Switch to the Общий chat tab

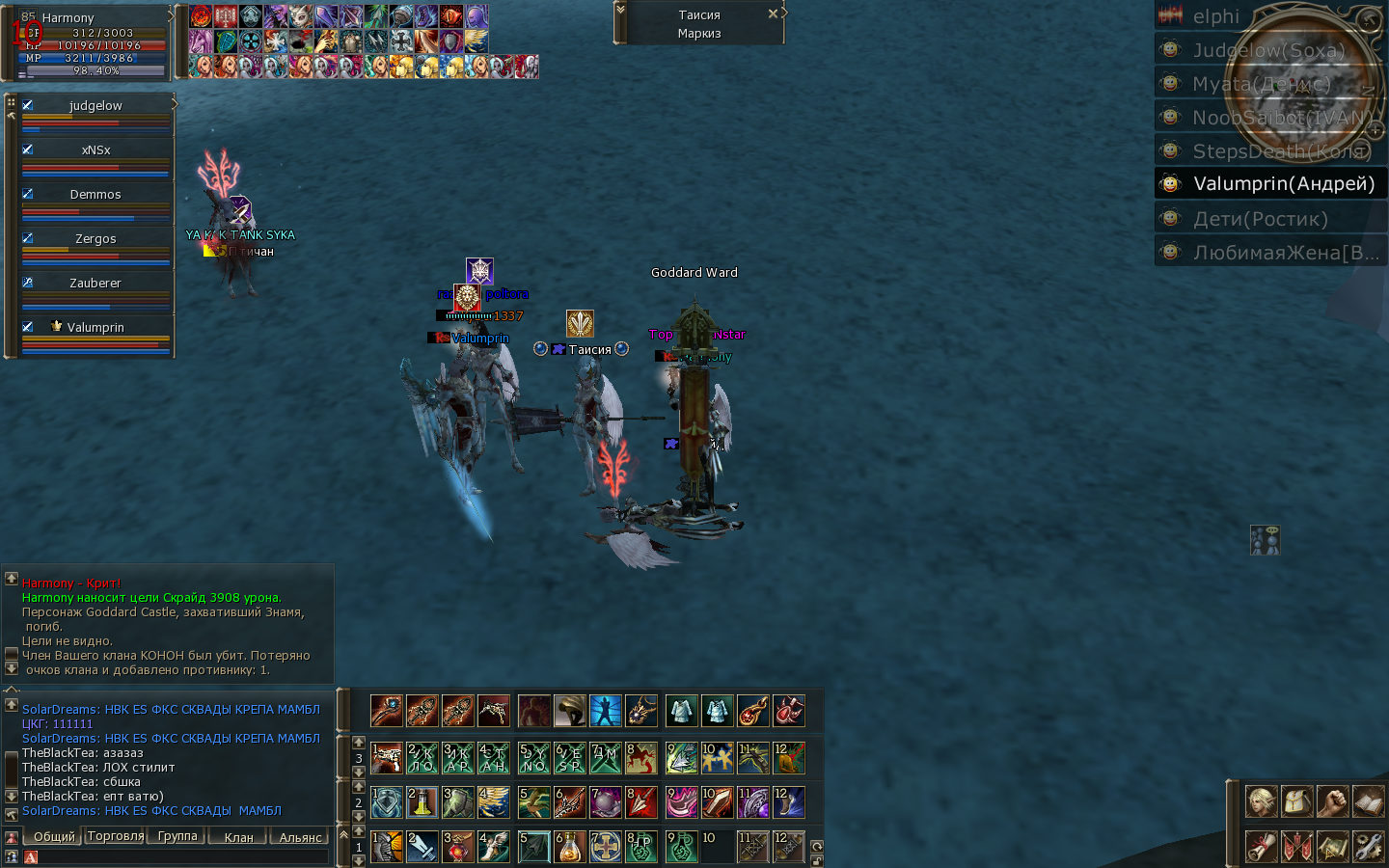click(54, 836)
